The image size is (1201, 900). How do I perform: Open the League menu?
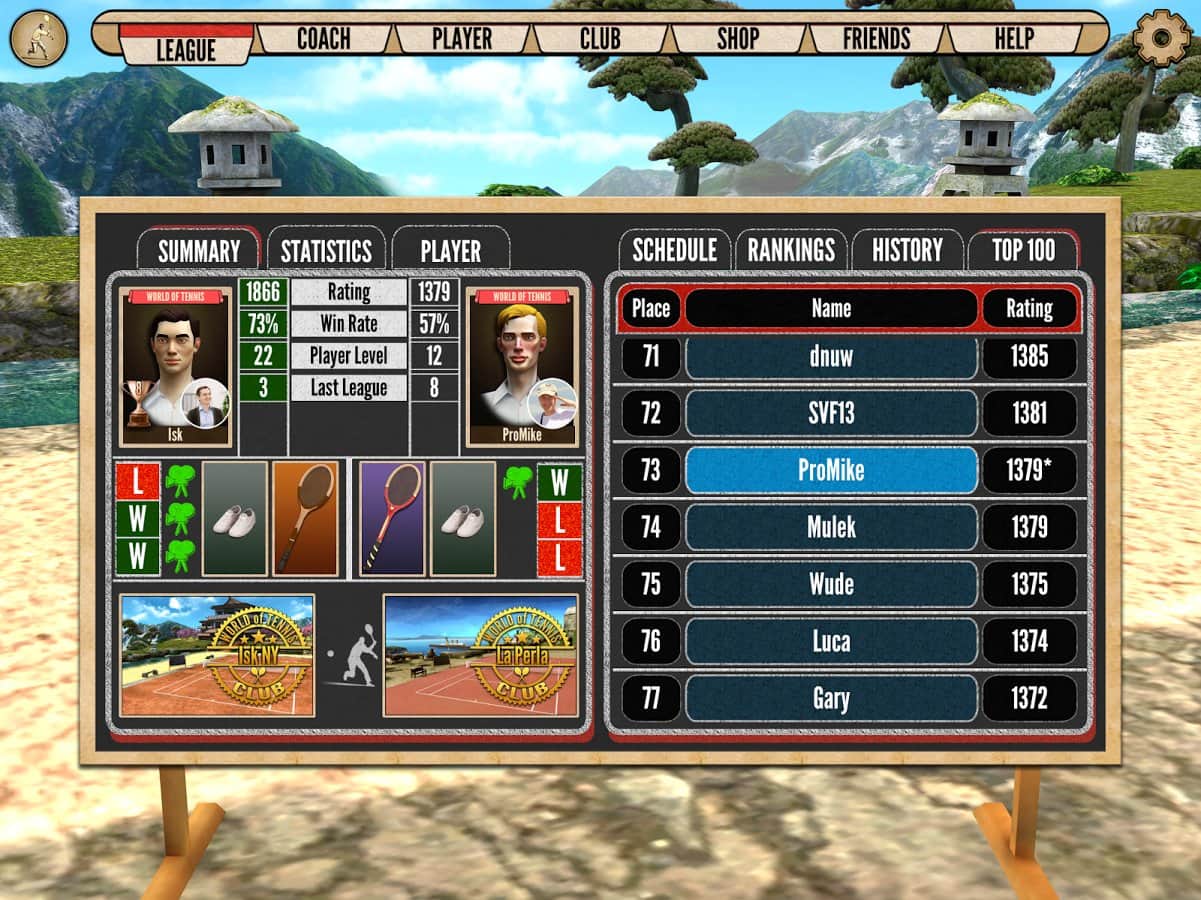[x=186, y=46]
